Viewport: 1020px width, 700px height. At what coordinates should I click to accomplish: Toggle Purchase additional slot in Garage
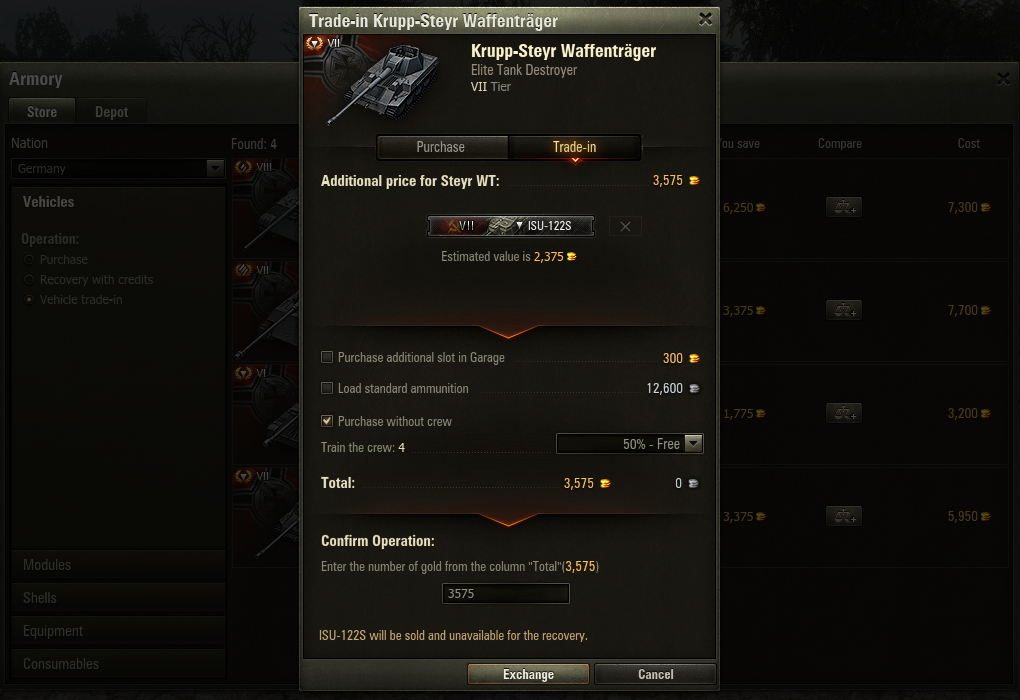pyautogui.click(x=327, y=357)
